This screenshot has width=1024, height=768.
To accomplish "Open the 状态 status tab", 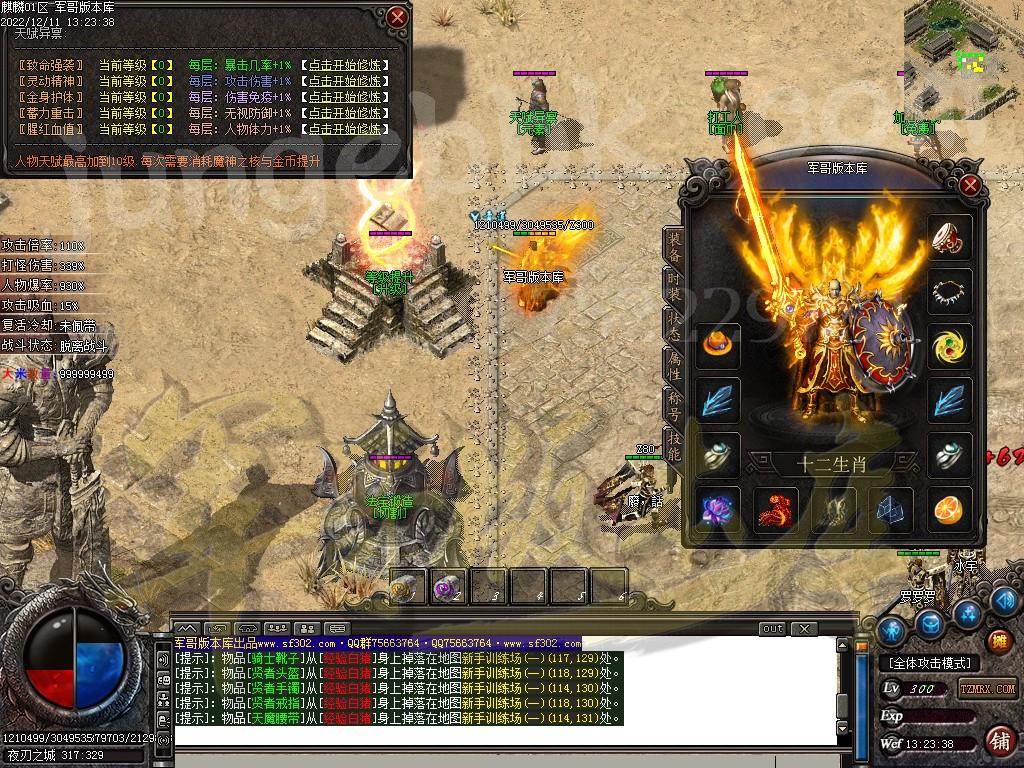I will [x=675, y=330].
